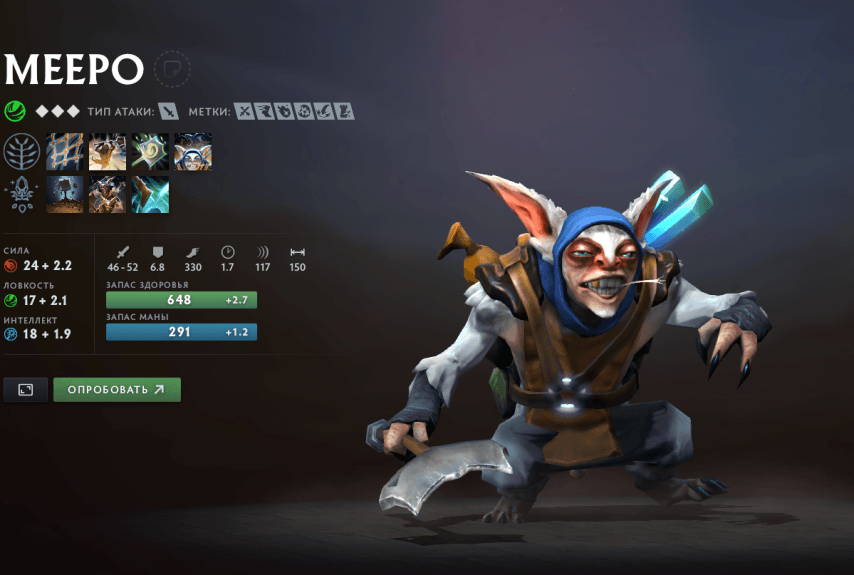Choose the green spiral shield ability icon
Viewport: 854px width, 575px height.
[150, 152]
